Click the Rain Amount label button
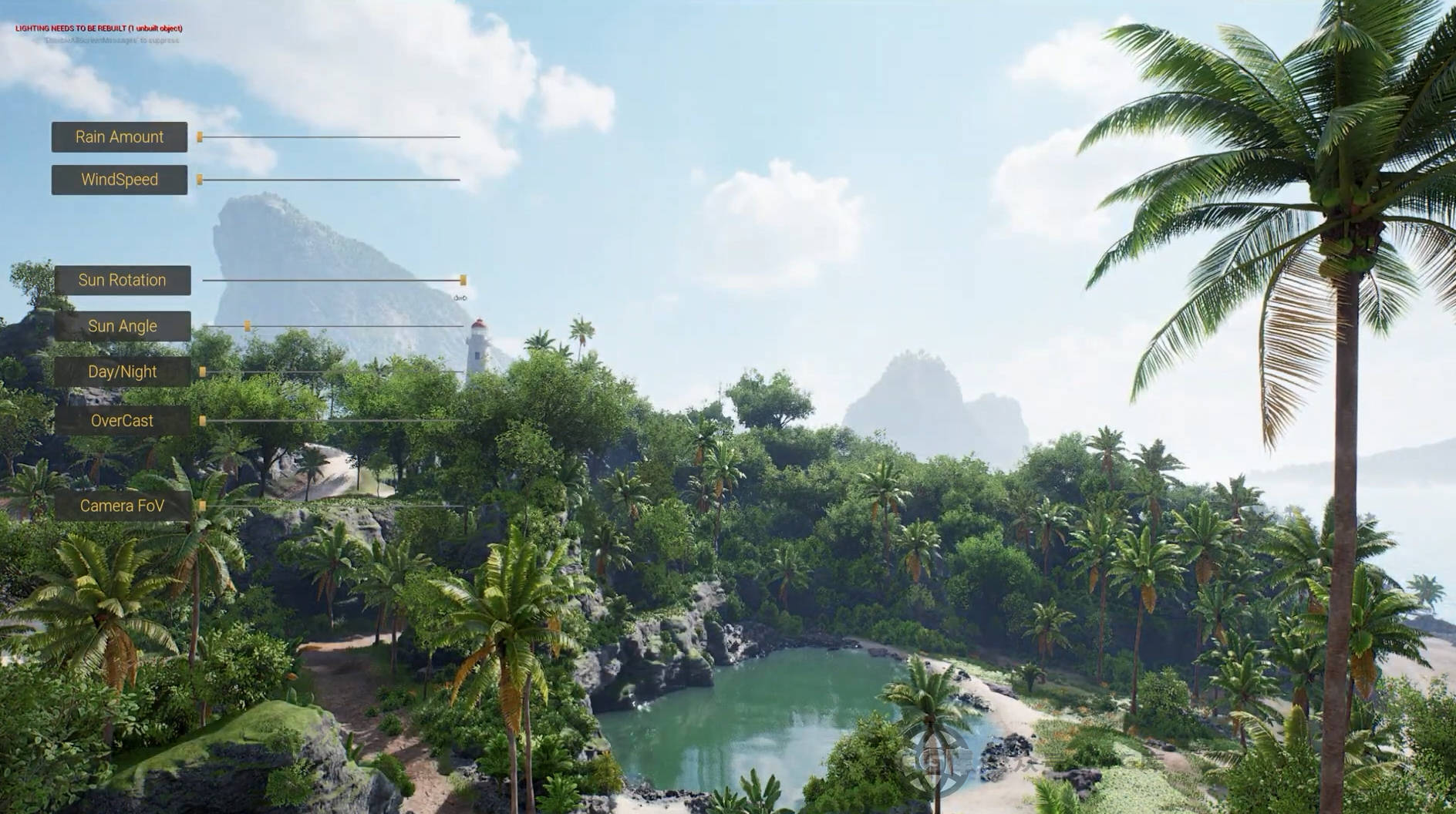Viewport: 1456px width, 814px height. [x=120, y=137]
